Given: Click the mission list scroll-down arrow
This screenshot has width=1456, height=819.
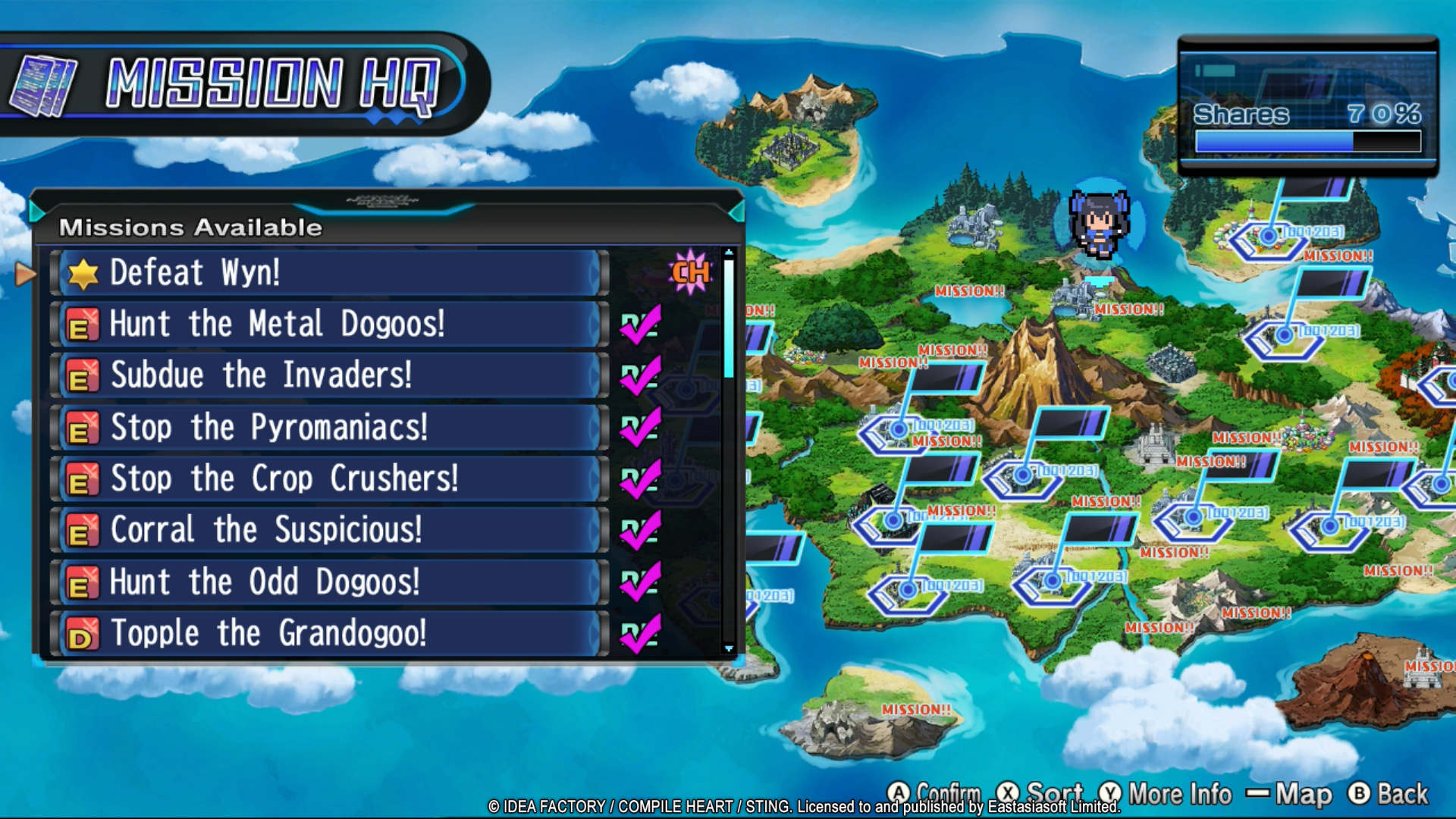Looking at the screenshot, I should pyautogui.click(x=729, y=649).
